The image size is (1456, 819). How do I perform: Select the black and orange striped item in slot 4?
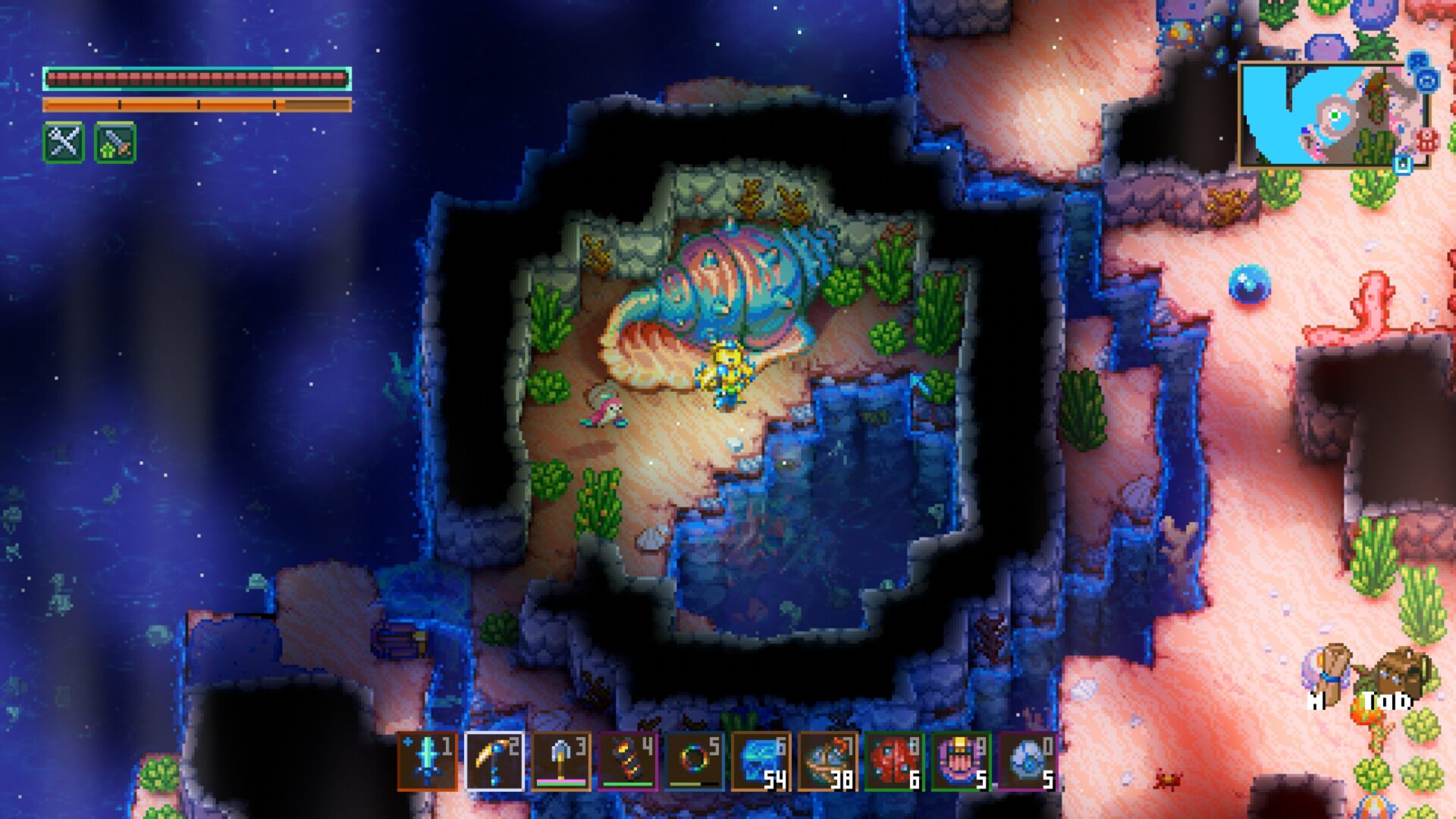(627, 761)
